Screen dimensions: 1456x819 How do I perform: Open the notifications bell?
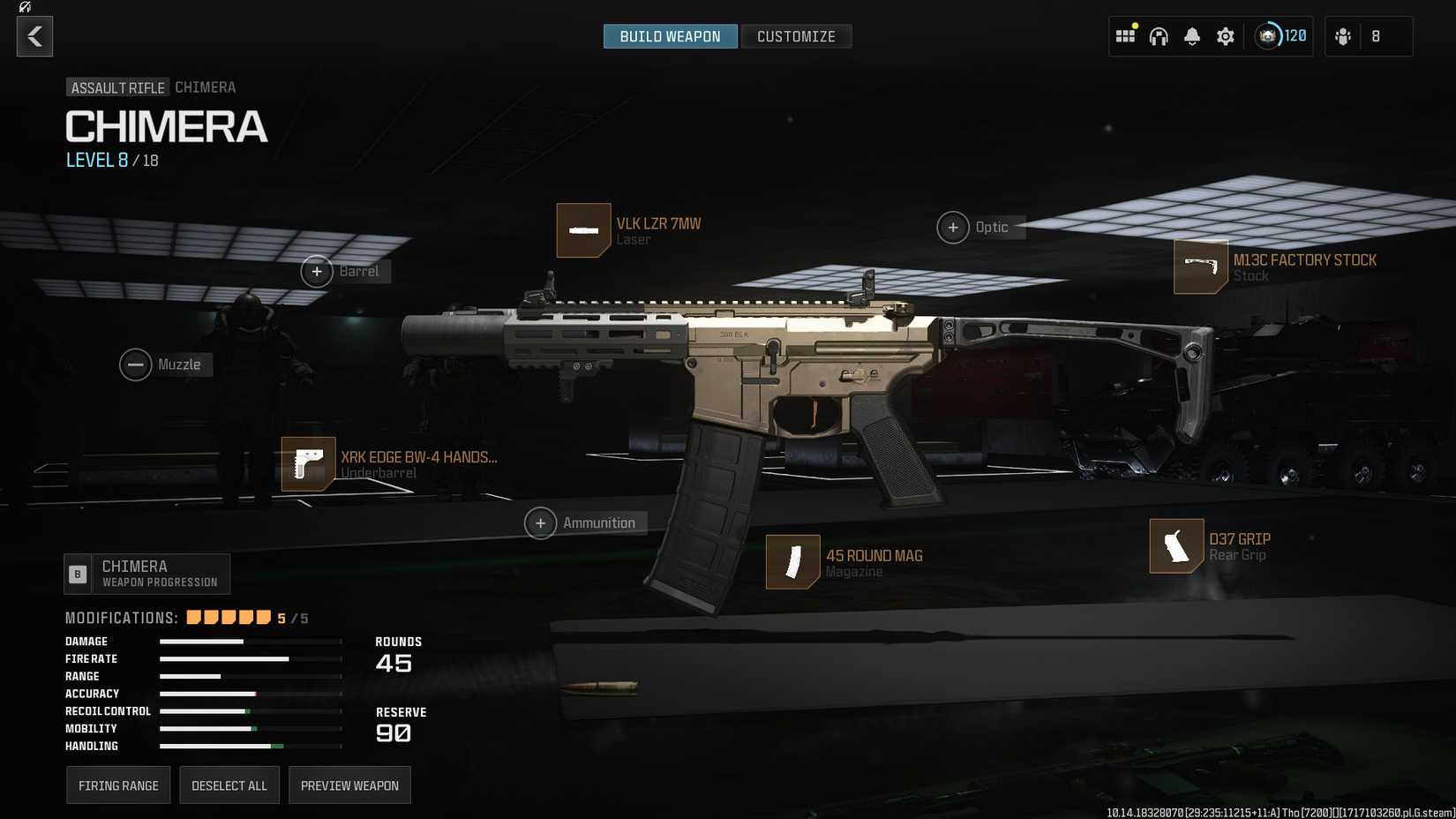(1191, 36)
